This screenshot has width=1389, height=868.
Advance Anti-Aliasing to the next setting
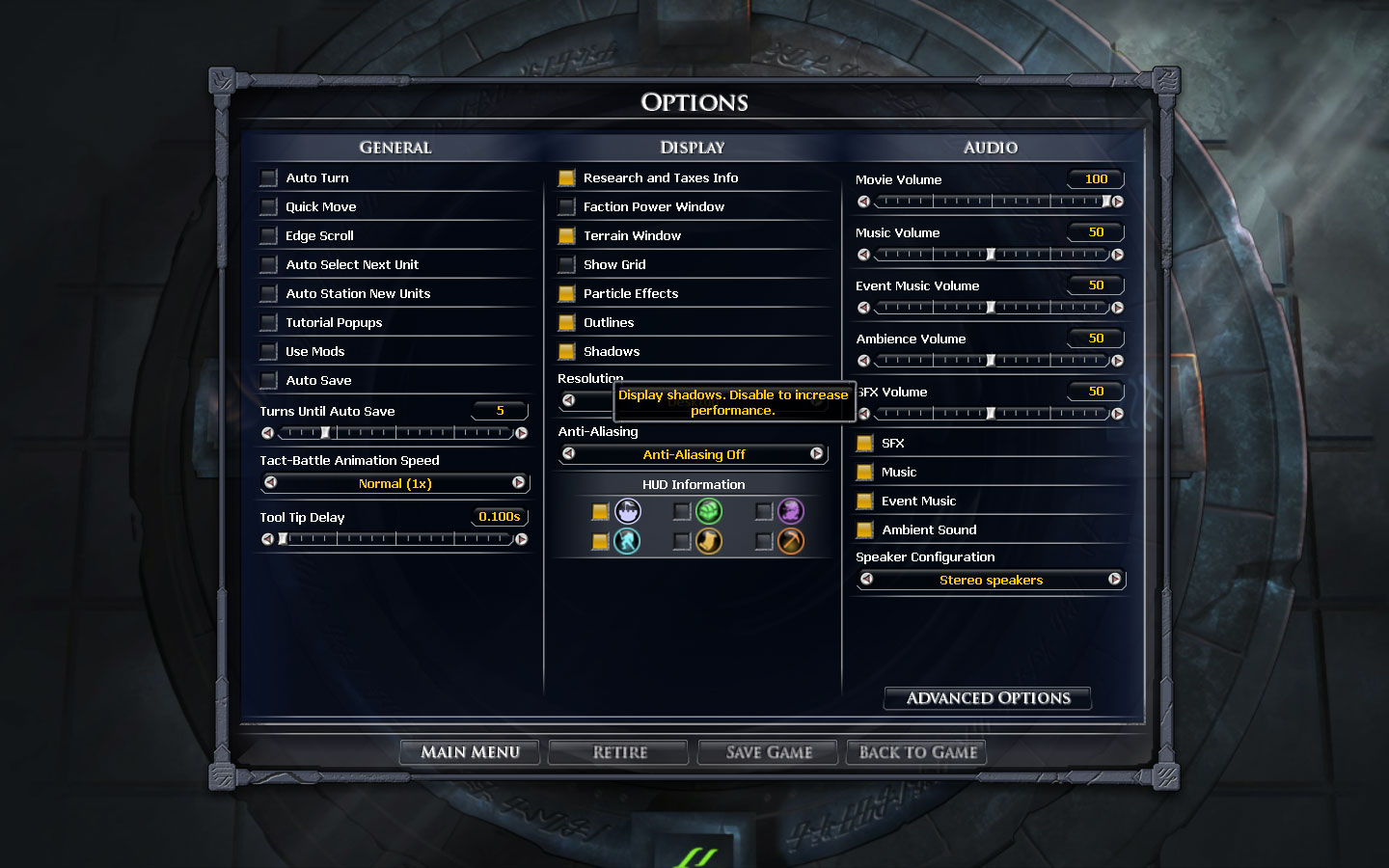tap(816, 454)
